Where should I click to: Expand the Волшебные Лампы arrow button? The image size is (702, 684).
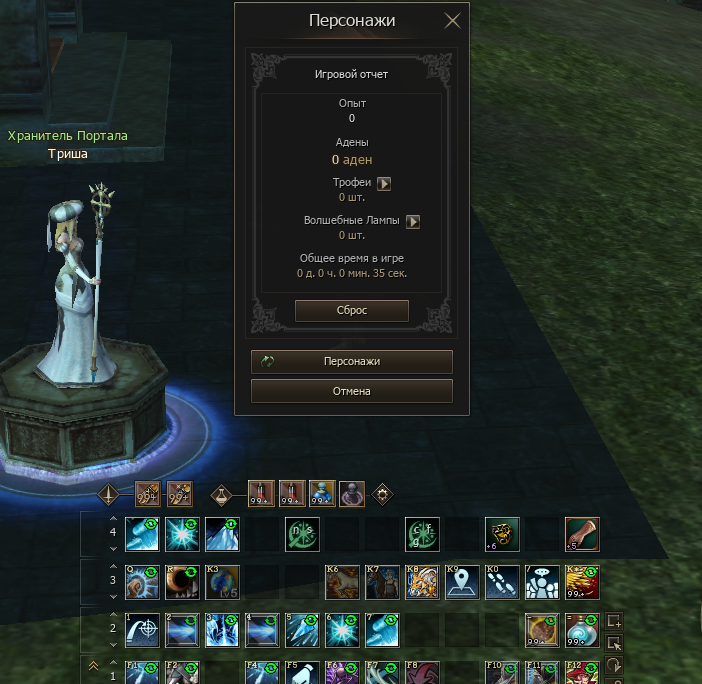click(x=413, y=221)
